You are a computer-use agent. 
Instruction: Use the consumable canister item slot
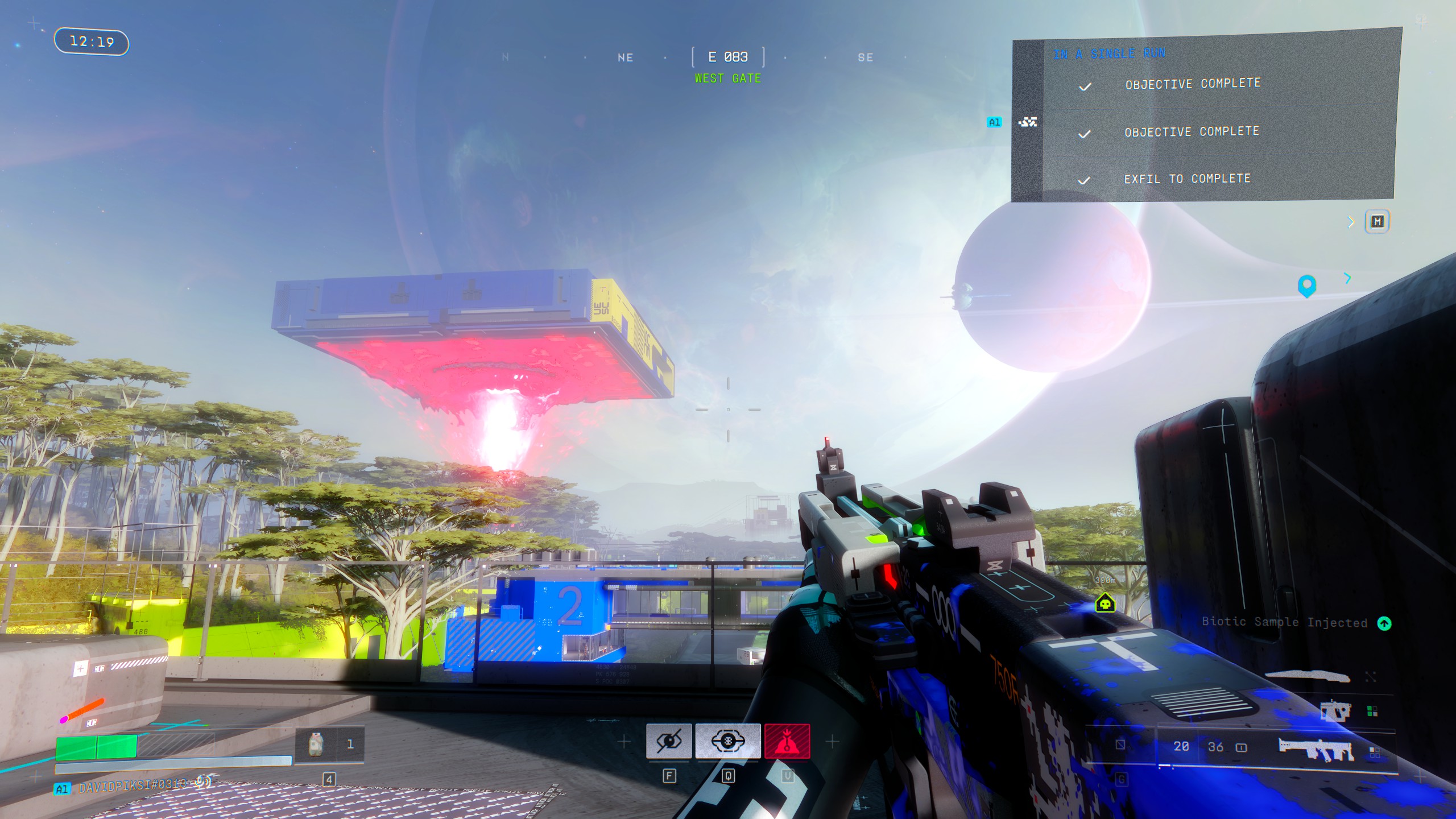pos(316,744)
